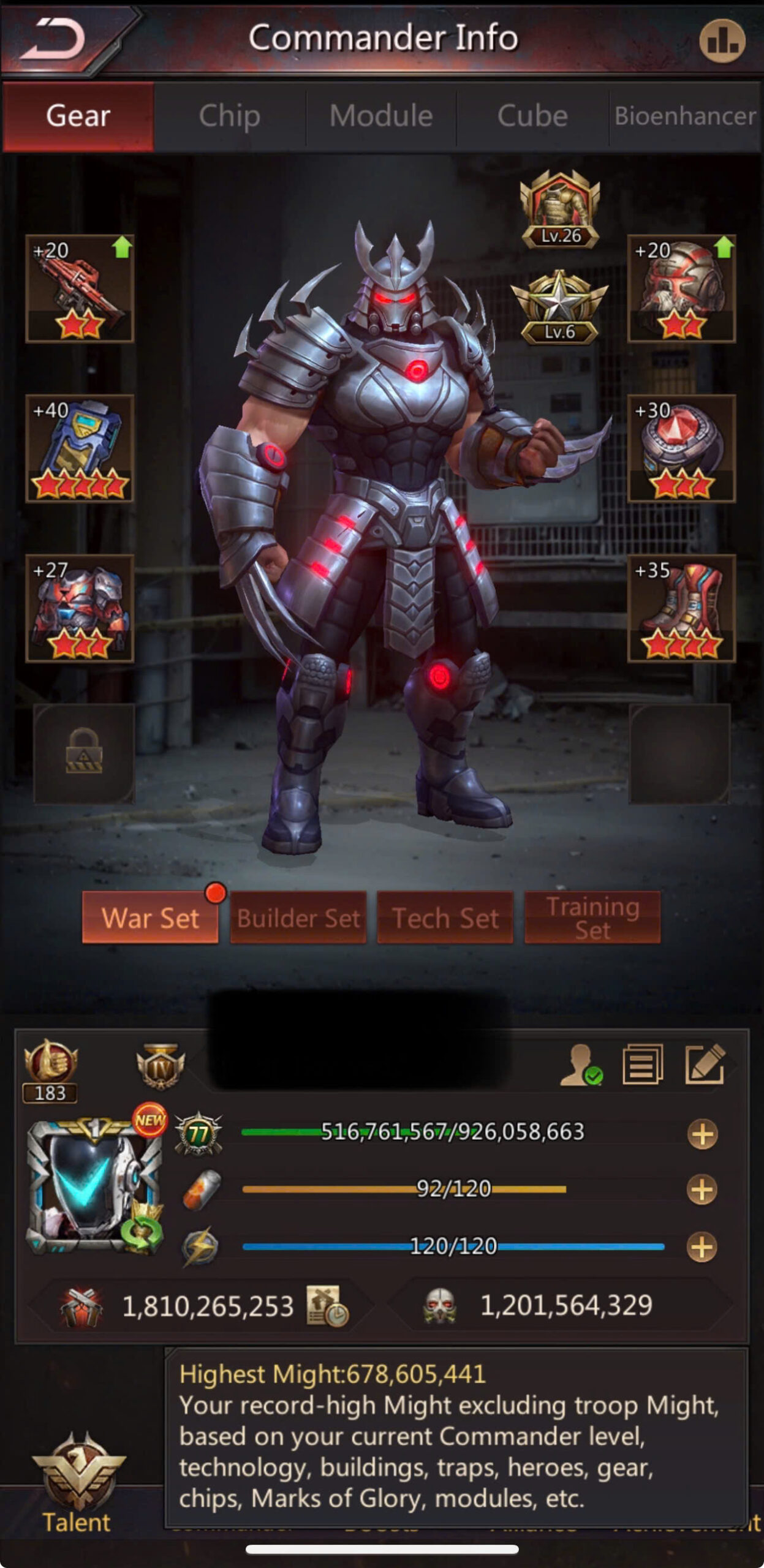Switch to the Training Set loadout
Image resolution: width=764 pixels, height=1568 pixels.
point(592,918)
